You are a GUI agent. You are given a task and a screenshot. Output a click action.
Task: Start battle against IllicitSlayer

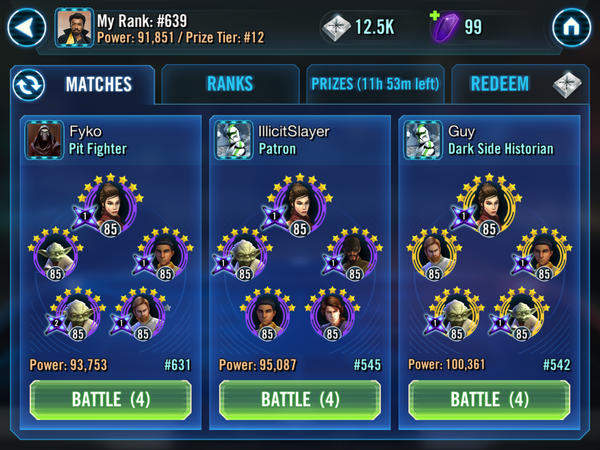point(299,399)
